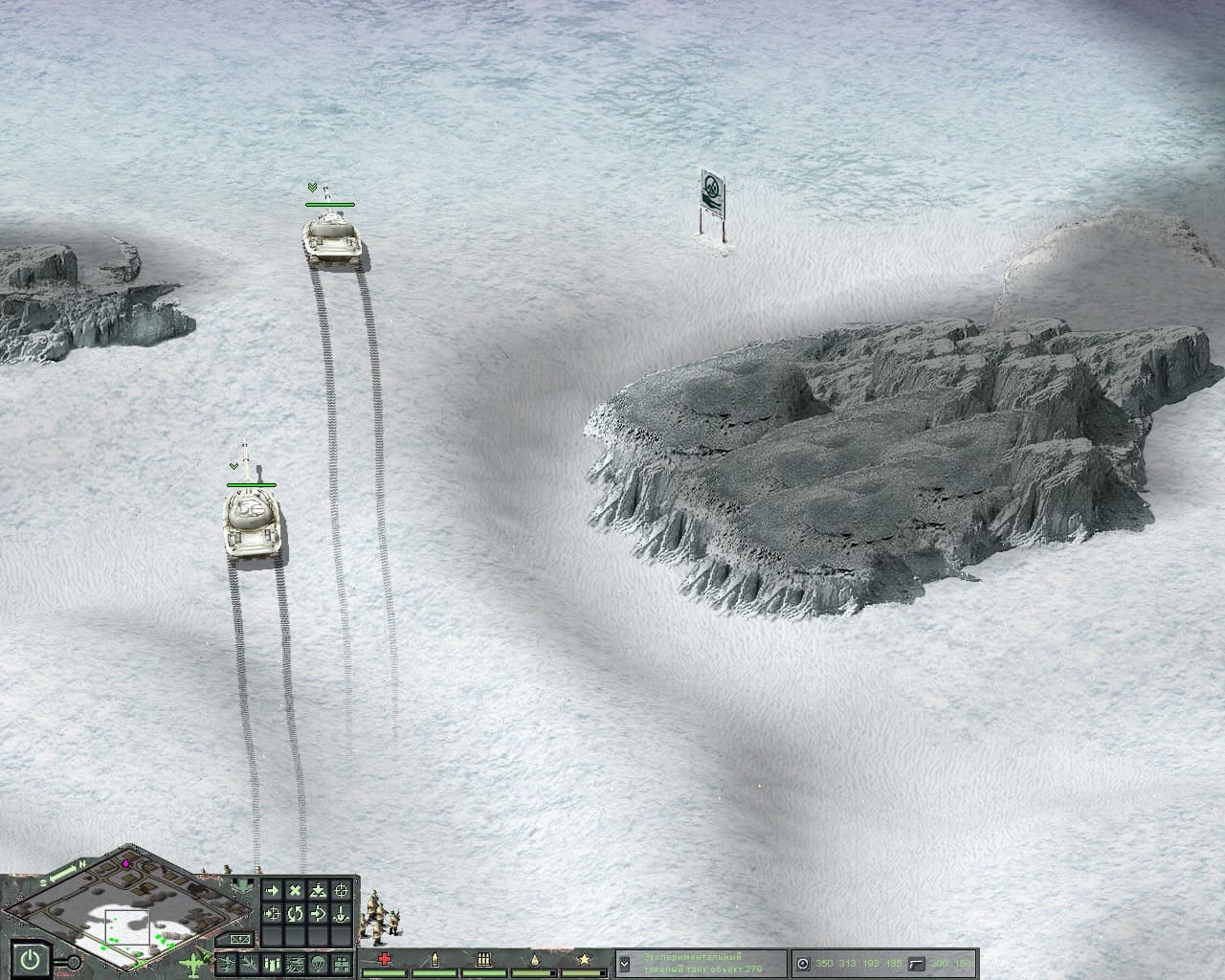Viewport: 1225px width, 980px height.
Task: Click the framed map button beside minimap
Action: click(x=241, y=938)
